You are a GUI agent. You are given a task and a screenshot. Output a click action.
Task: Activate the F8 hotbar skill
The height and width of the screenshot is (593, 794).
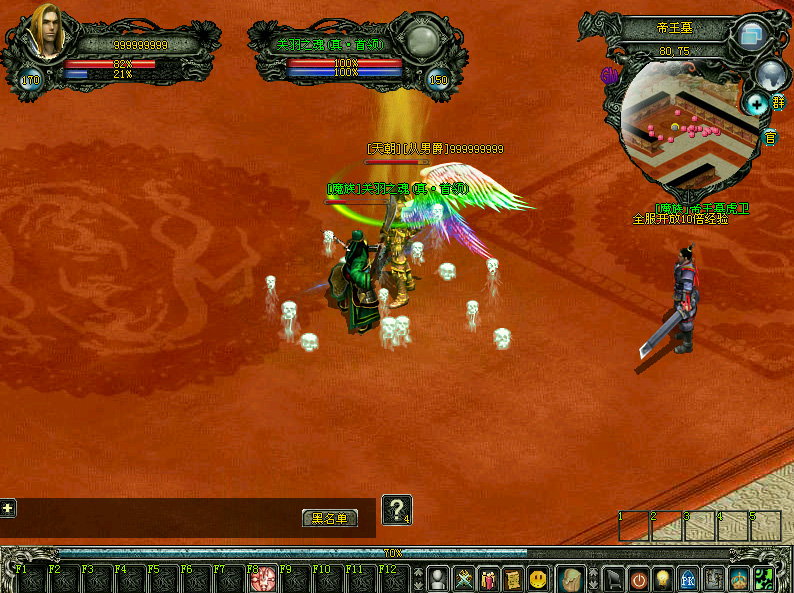coord(264,579)
